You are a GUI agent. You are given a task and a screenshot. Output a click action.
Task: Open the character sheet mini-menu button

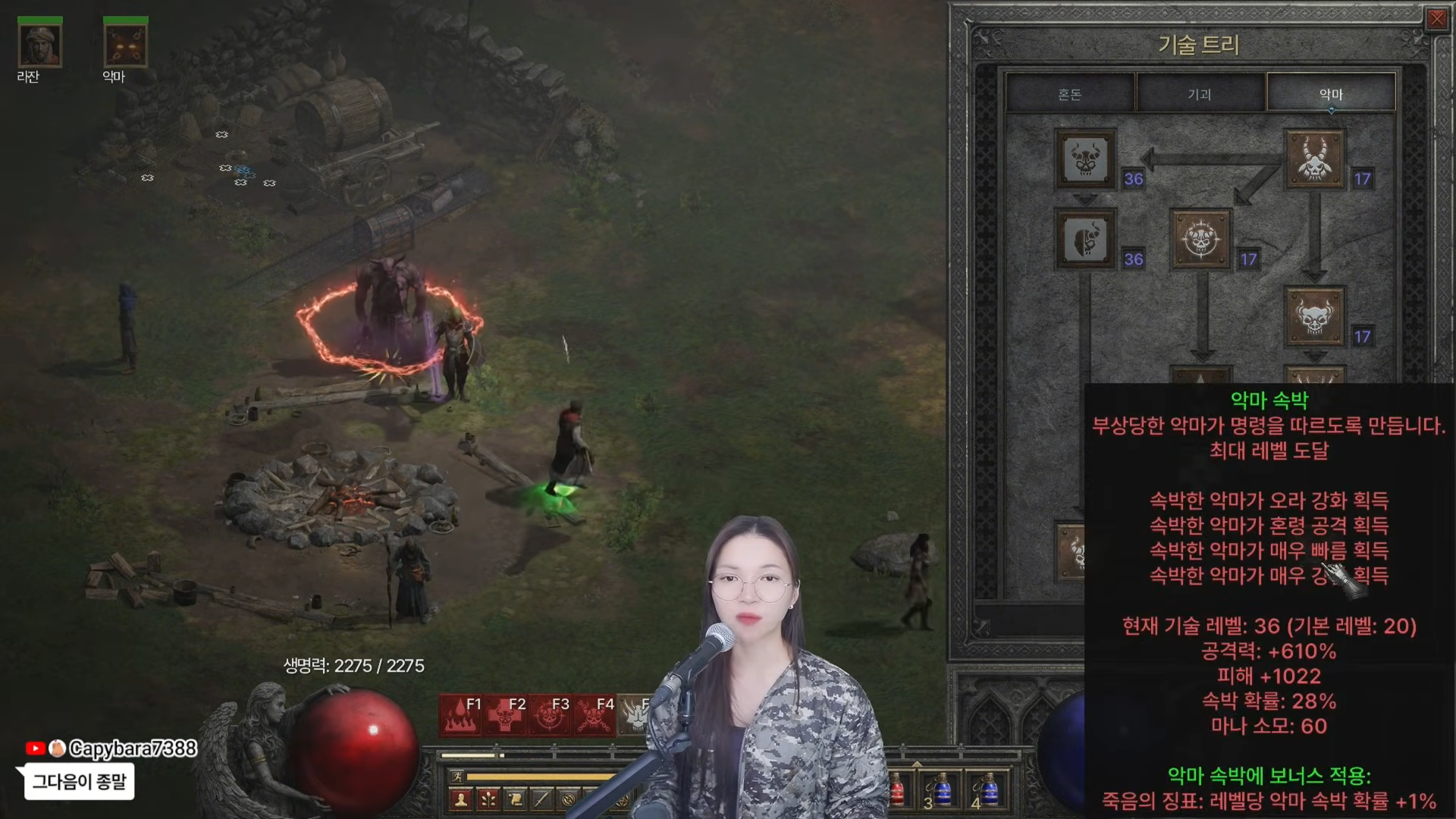(x=461, y=799)
